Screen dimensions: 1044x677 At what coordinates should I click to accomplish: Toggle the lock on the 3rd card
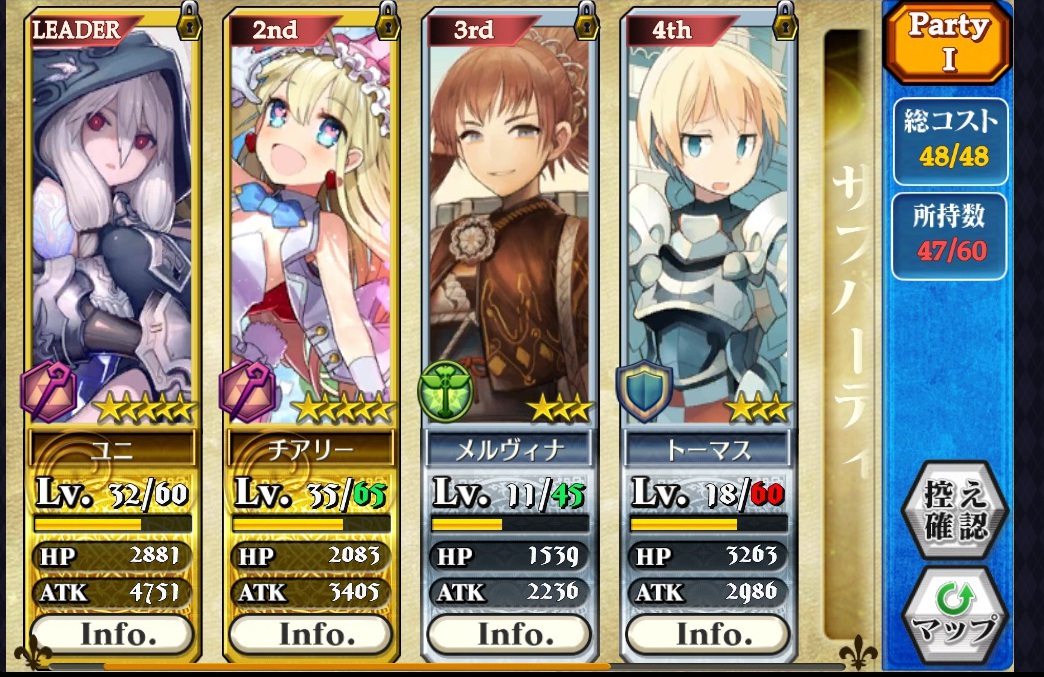click(585, 20)
